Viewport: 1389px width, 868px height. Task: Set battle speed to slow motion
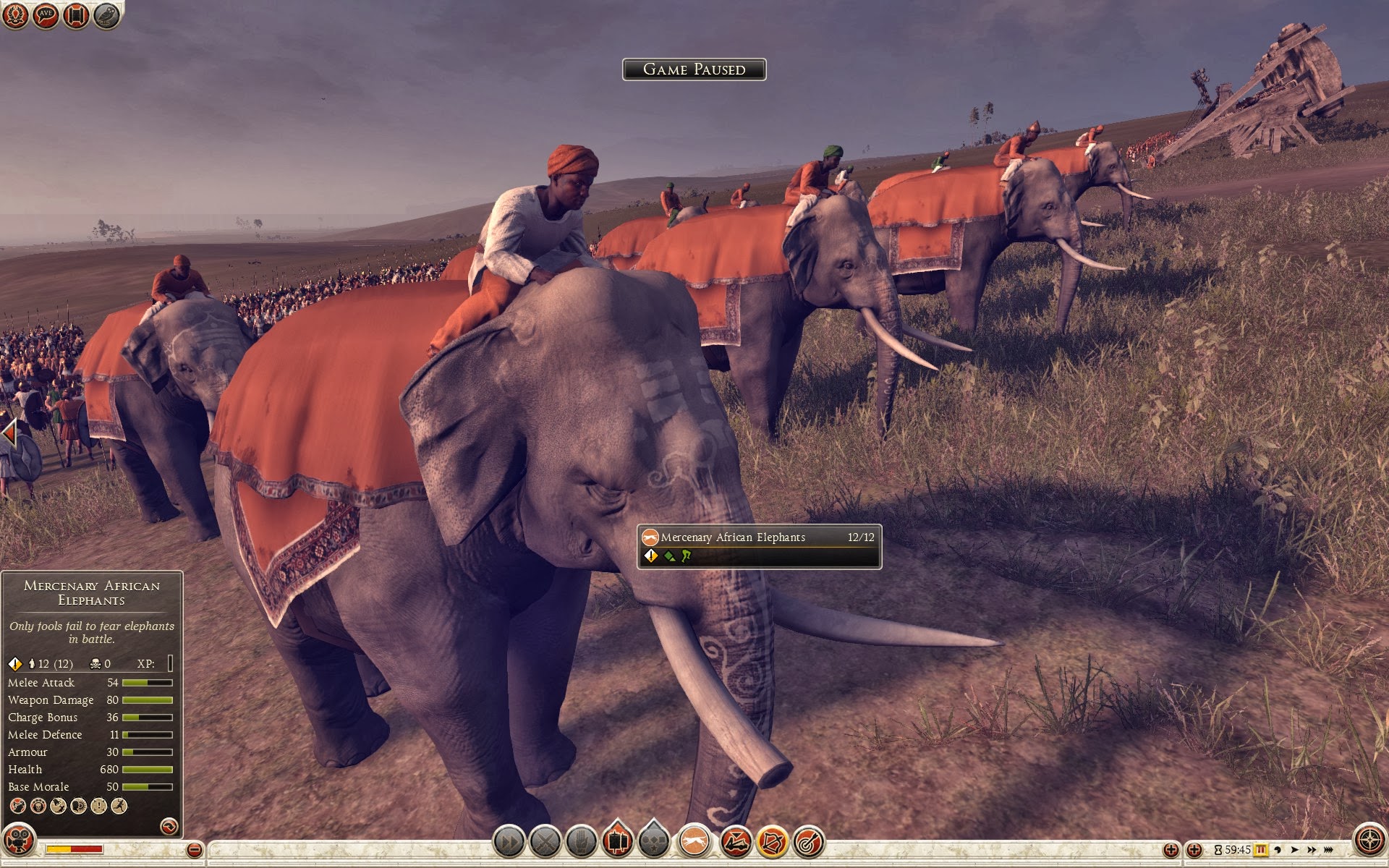coord(1278,850)
